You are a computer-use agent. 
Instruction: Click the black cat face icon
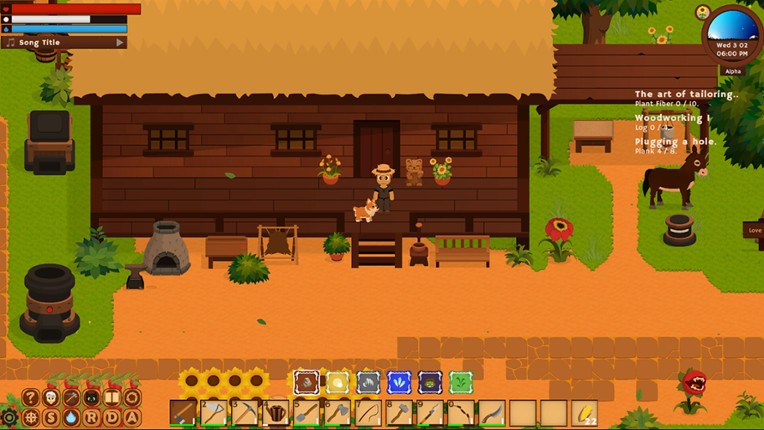click(x=91, y=397)
